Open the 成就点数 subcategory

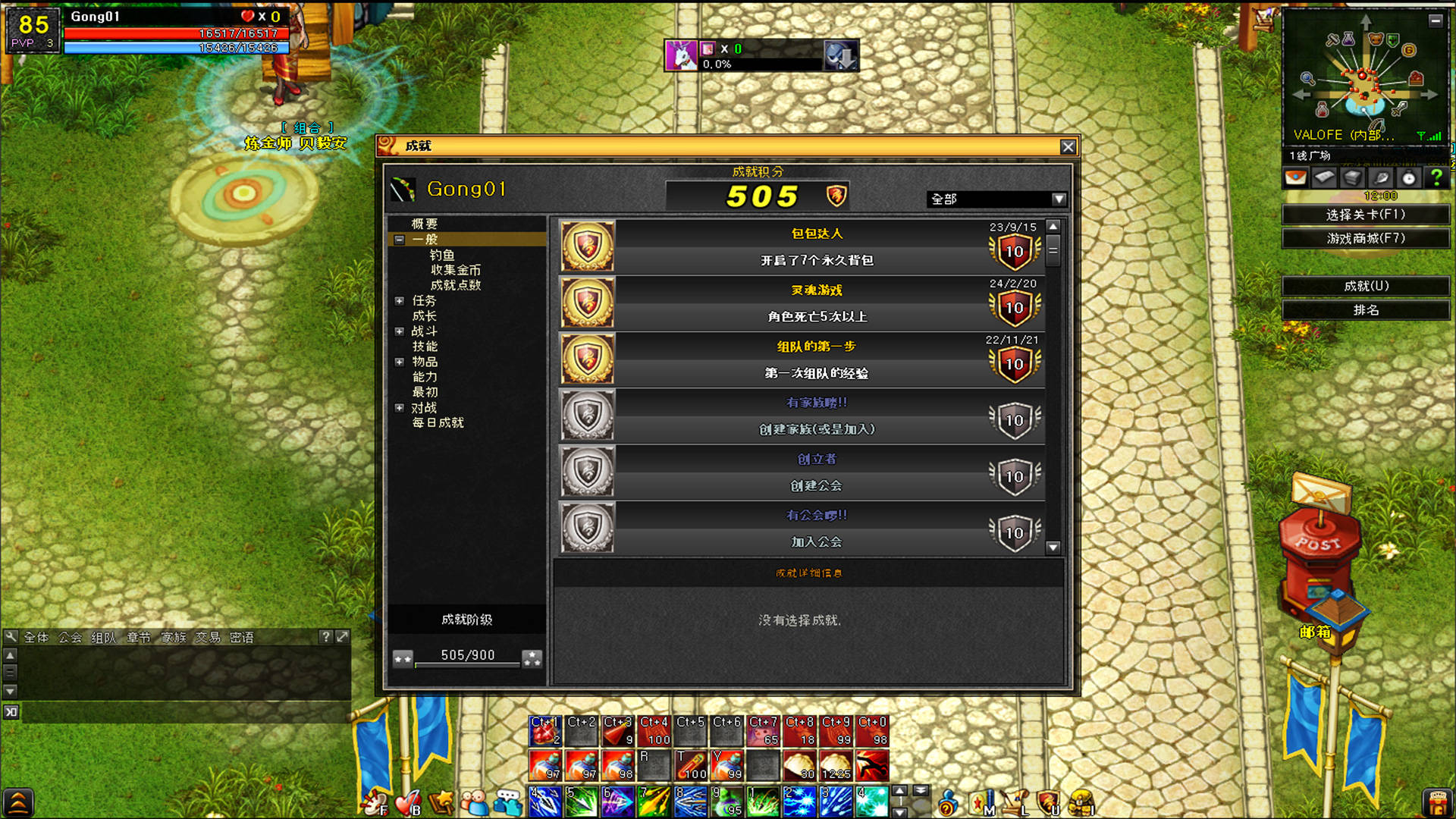coord(455,285)
